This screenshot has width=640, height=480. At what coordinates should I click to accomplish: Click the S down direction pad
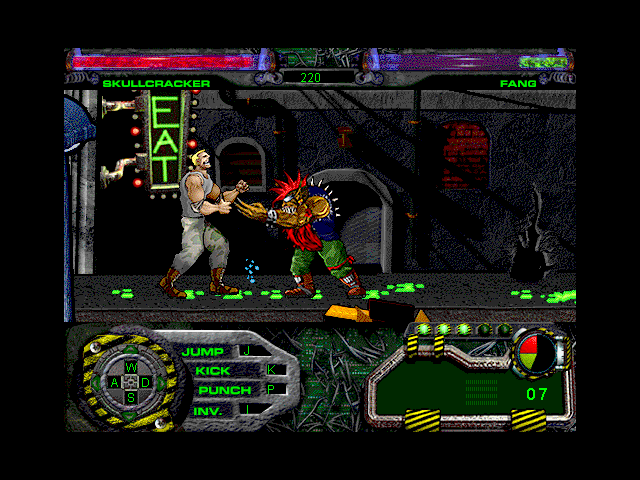pyautogui.click(x=130, y=397)
